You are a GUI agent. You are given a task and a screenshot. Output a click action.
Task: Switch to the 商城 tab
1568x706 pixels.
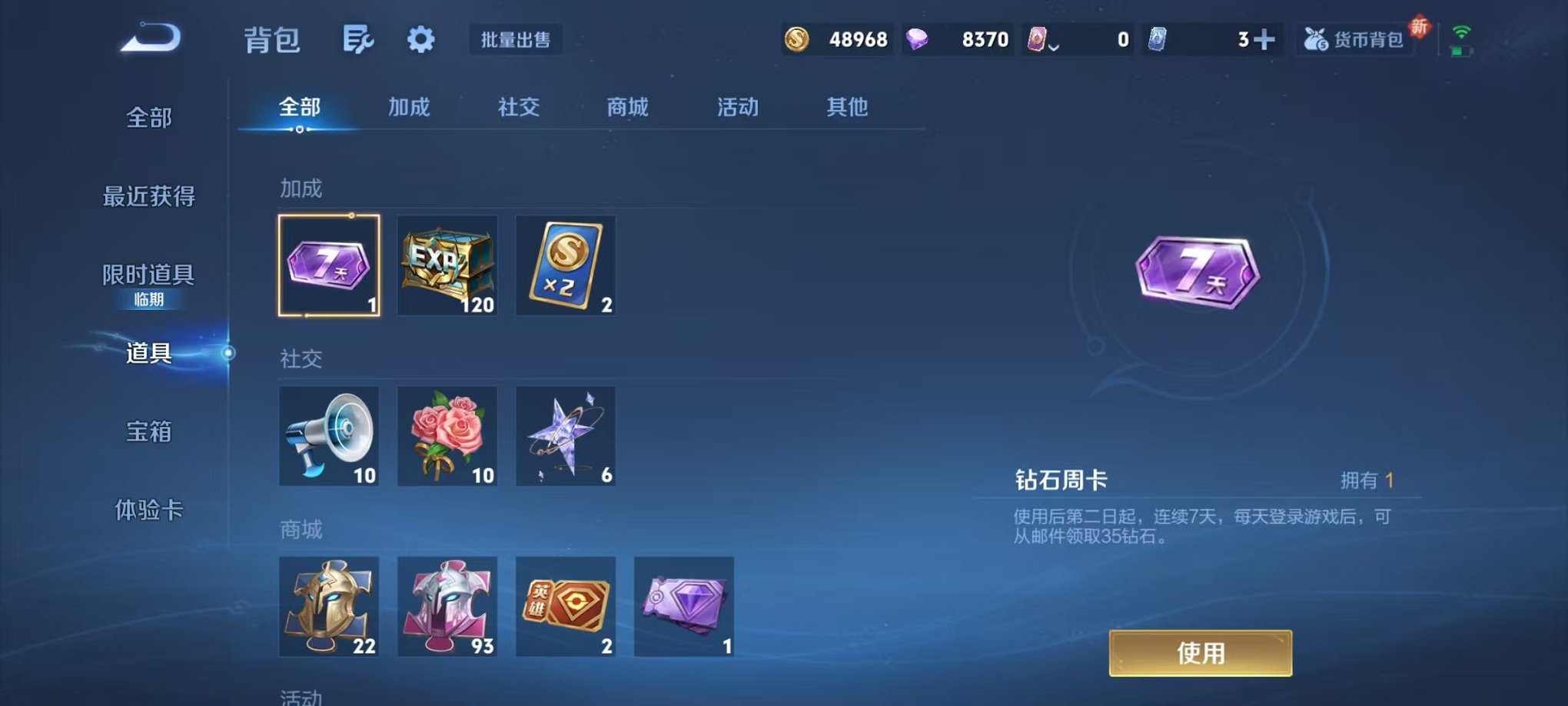[627, 108]
